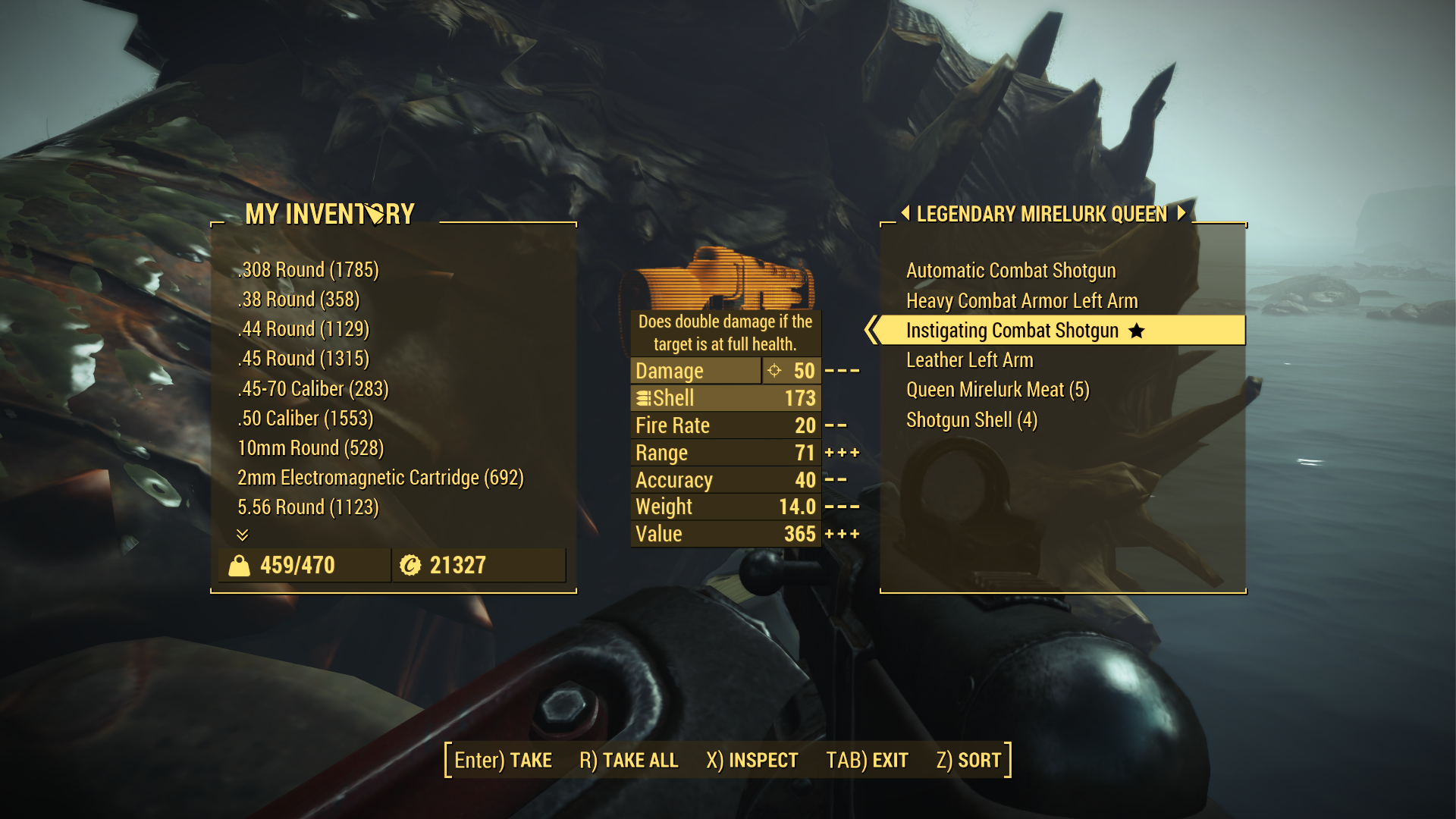Select Leather Left Arm item
1456x819 pixels.
point(969,360)
